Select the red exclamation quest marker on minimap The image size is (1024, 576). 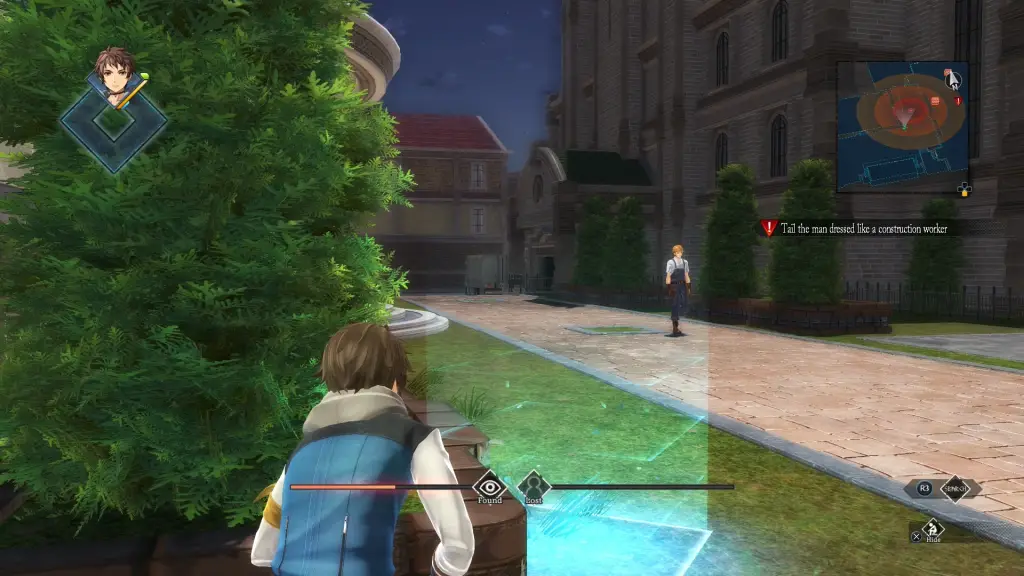[958, 101]
